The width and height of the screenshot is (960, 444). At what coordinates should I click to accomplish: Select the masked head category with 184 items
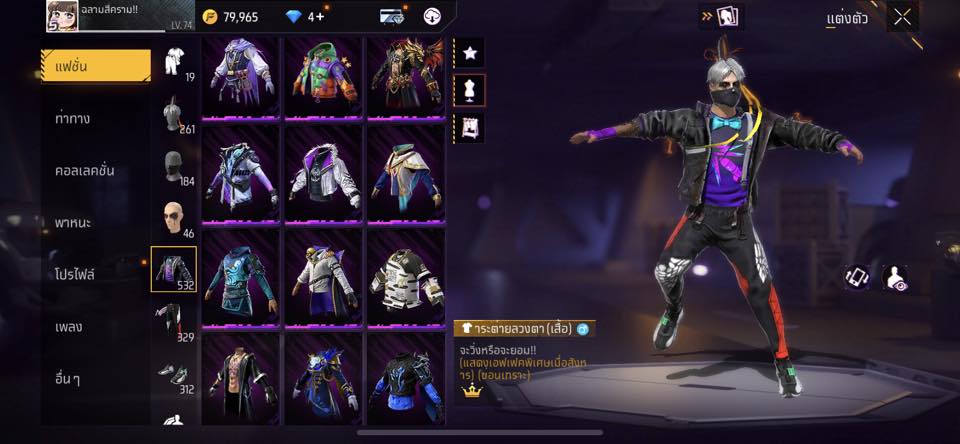tap(174, 166)
